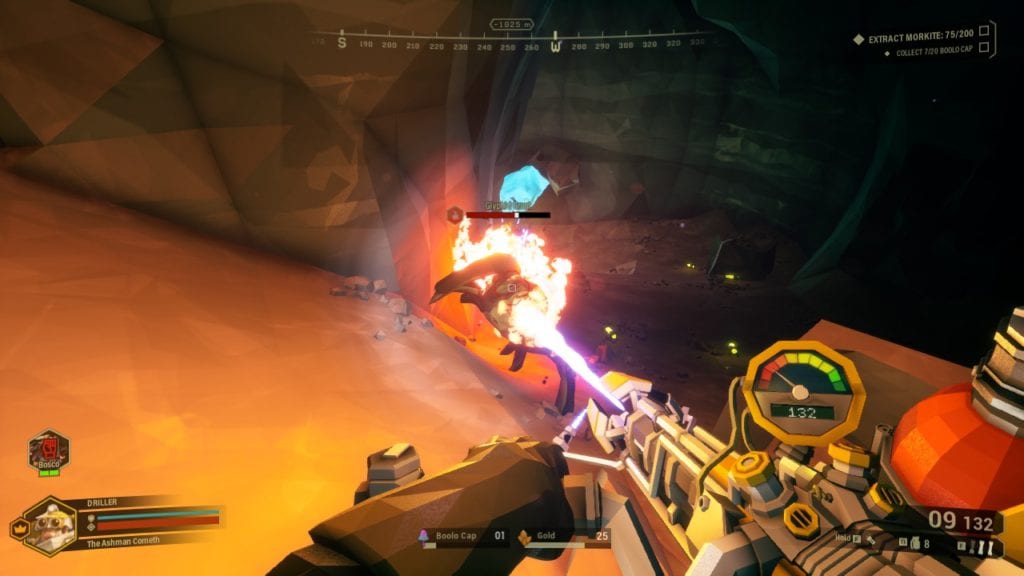
Task: Click the Boolo Cap resource icon
Action: click(425, 537)
